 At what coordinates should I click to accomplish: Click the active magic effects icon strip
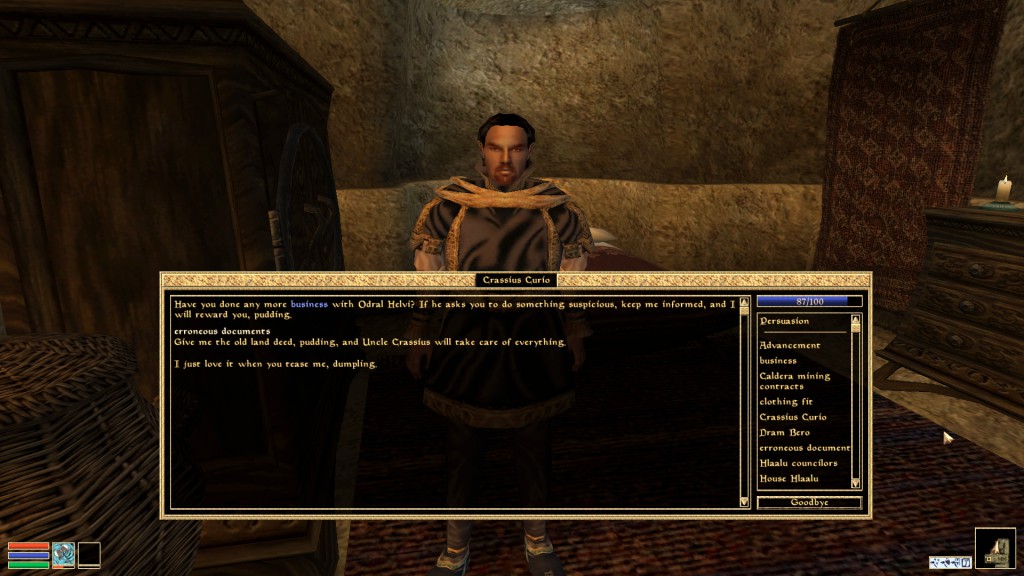pyautogui.click(x=949, y=562)
